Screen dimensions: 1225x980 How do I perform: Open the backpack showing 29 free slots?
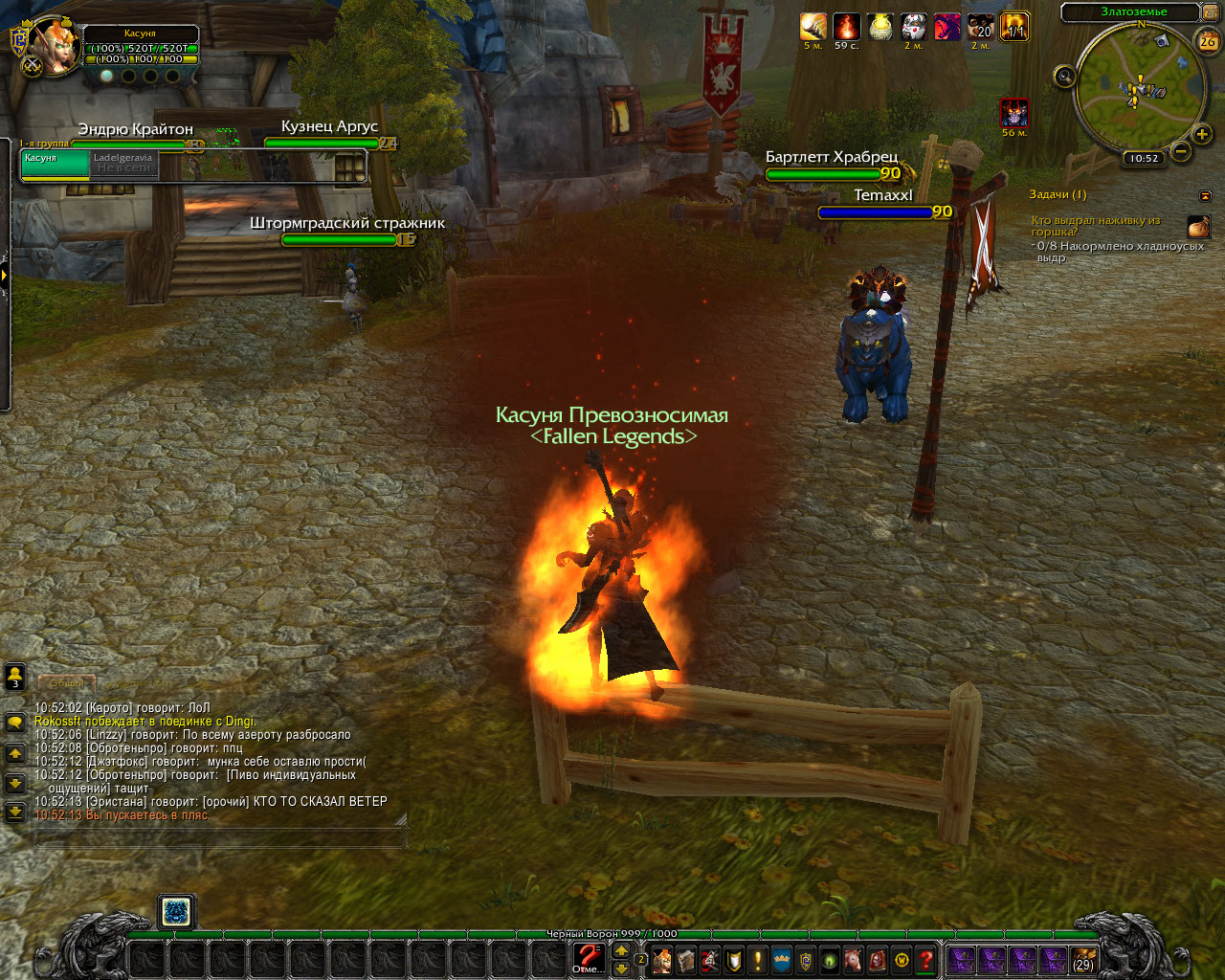pos(1083,959)
